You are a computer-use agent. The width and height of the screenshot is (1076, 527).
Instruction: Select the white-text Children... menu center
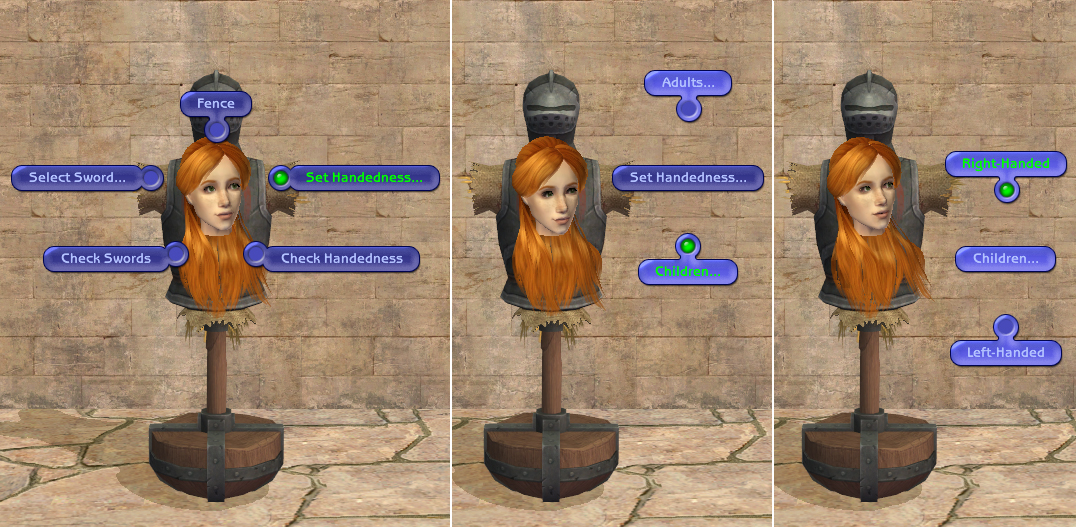pos(1005,259)
